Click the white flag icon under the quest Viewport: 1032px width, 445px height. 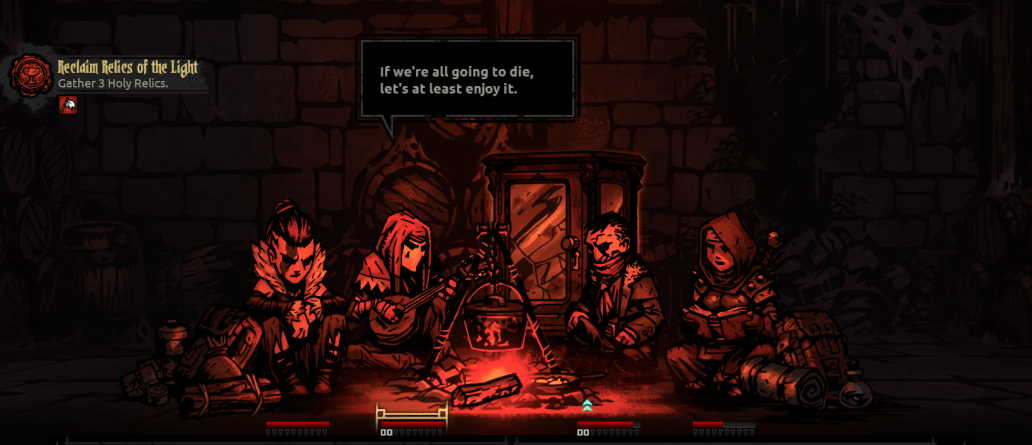[x=68, y=105]
